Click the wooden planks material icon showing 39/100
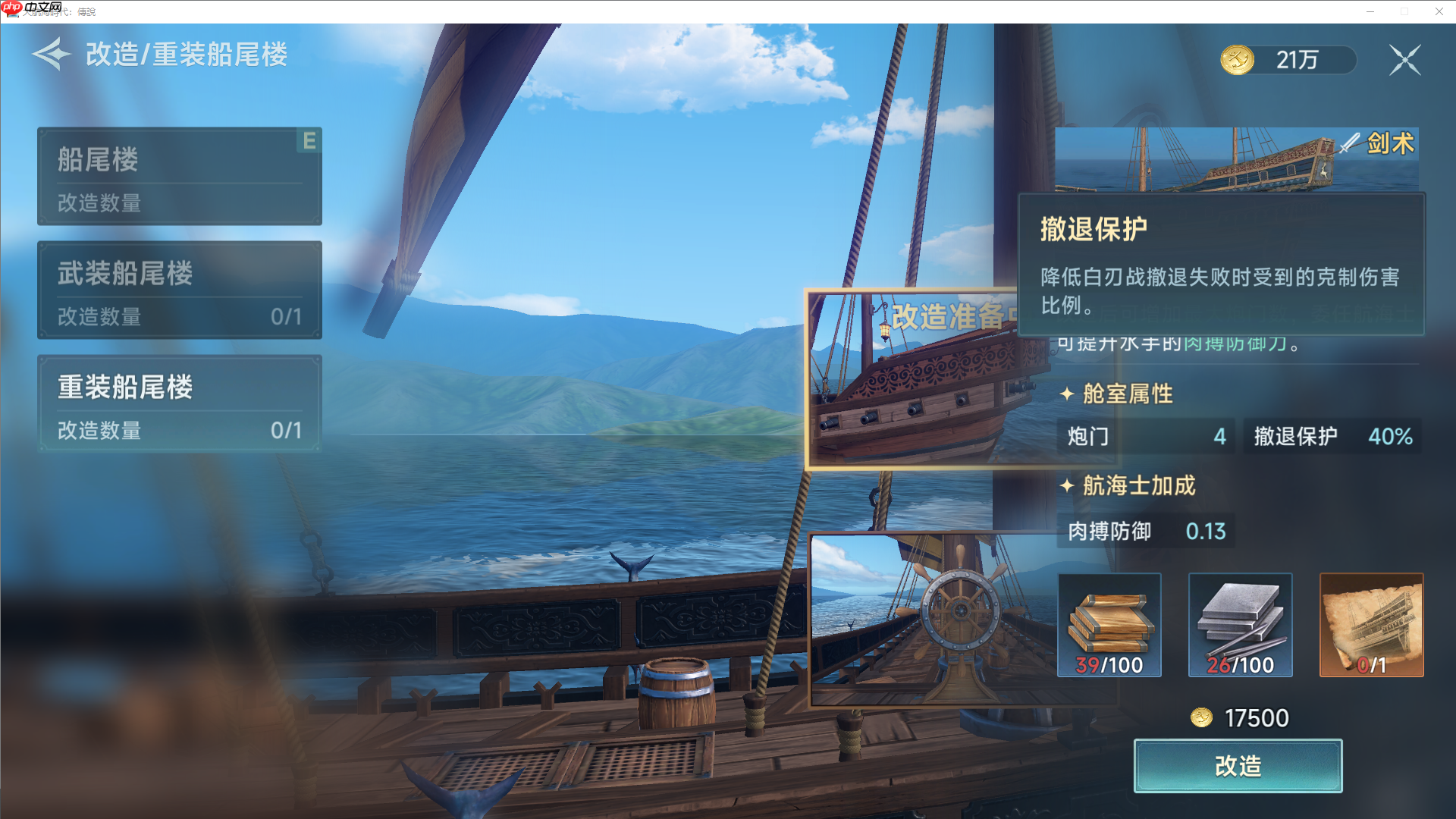The image size is (1456, 819). [x=1109, y=625]
